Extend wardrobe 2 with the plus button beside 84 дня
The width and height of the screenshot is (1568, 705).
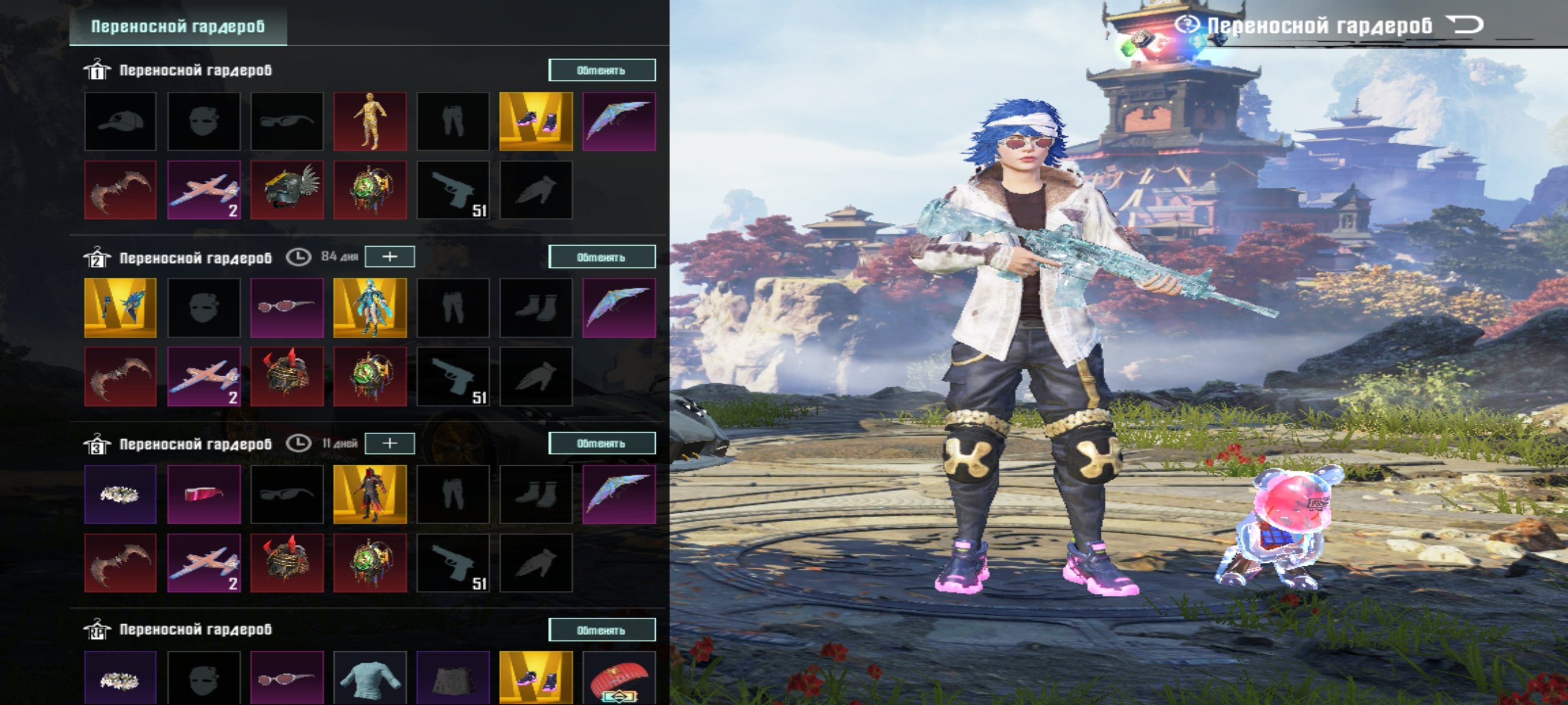(390, 257)
